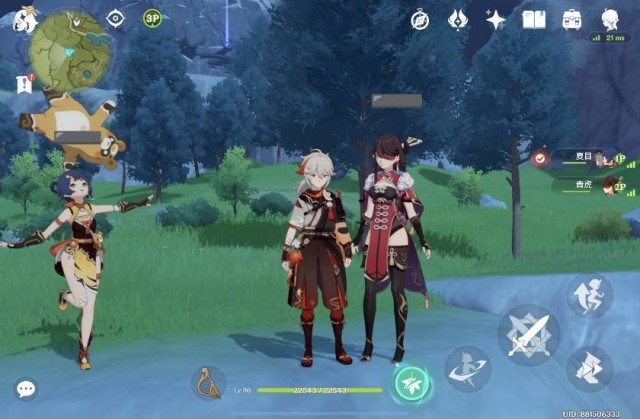This screenshot has width=640, height=419.
Task: Select the 1P player 夏目 entry
Action: tap(585, 158)
